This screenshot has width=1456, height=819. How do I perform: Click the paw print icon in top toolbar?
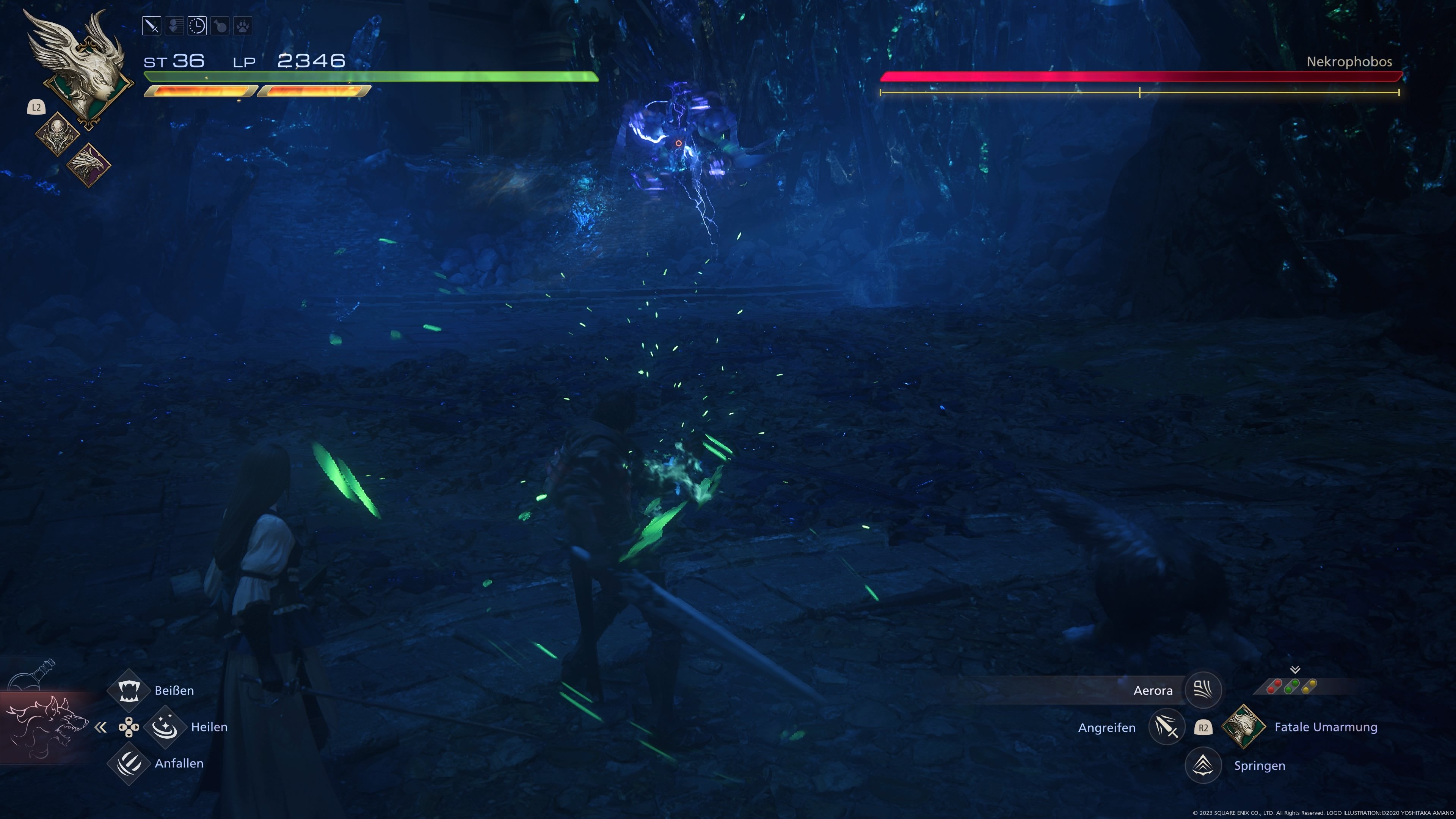pyautogui.click(x=243, y=26)
